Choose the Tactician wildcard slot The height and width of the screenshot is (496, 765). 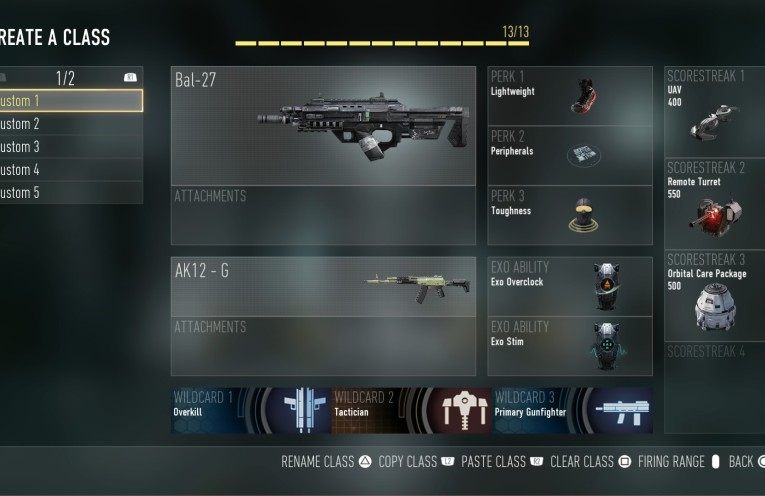pos(411,410)
